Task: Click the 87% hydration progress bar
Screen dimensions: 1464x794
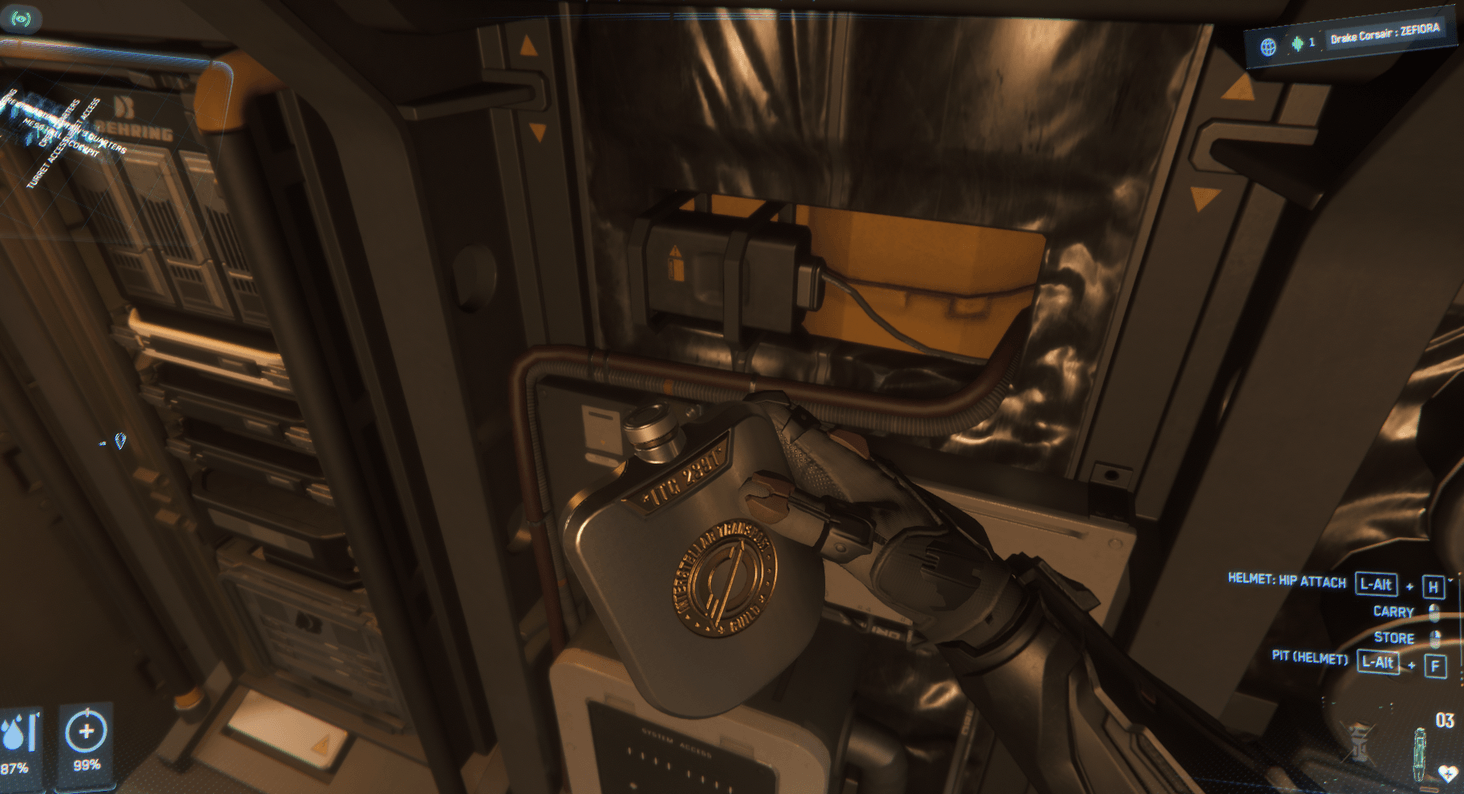Action: [32, 732]
